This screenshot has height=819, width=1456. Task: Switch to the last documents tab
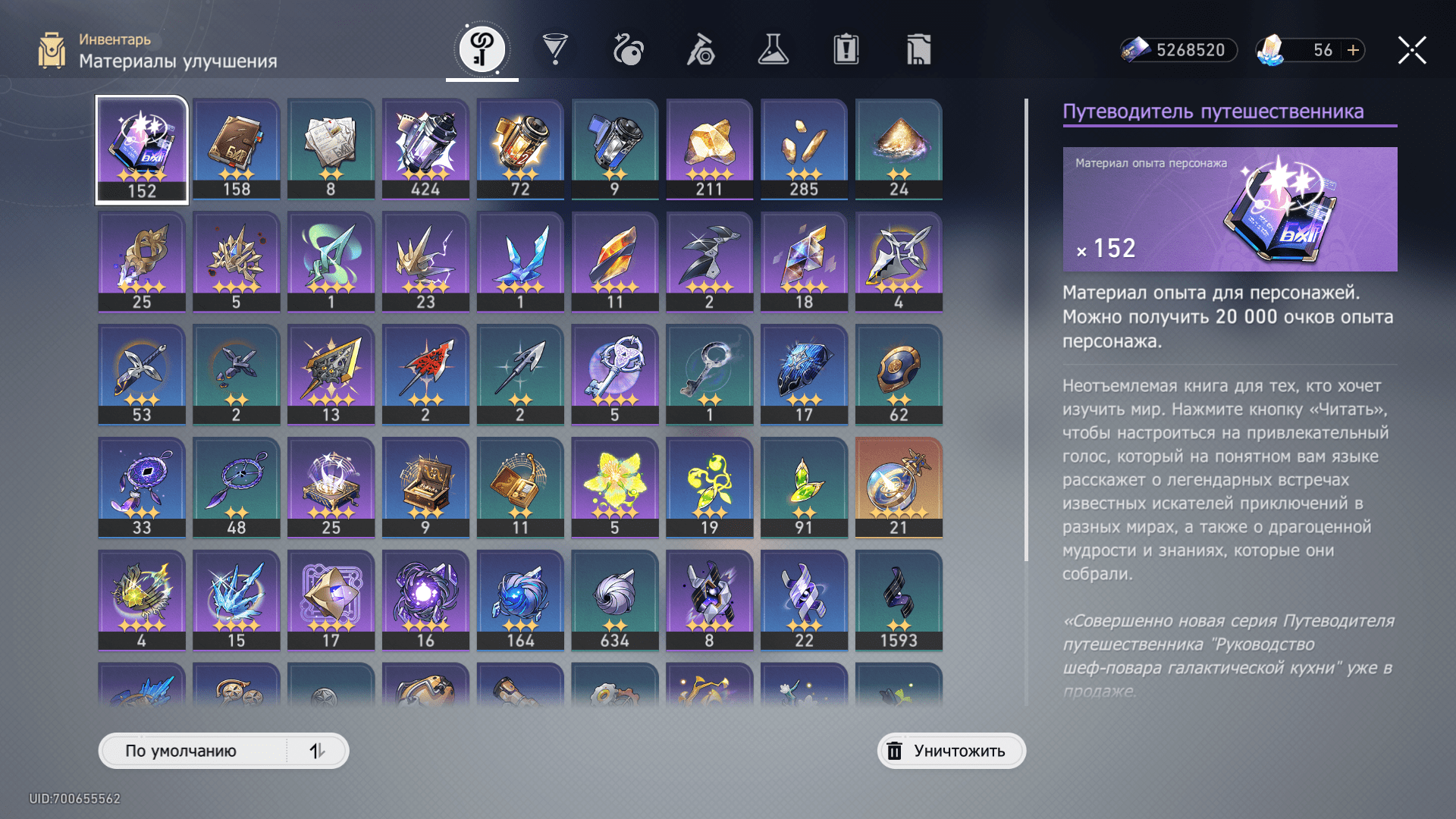[x=918, y=50]
